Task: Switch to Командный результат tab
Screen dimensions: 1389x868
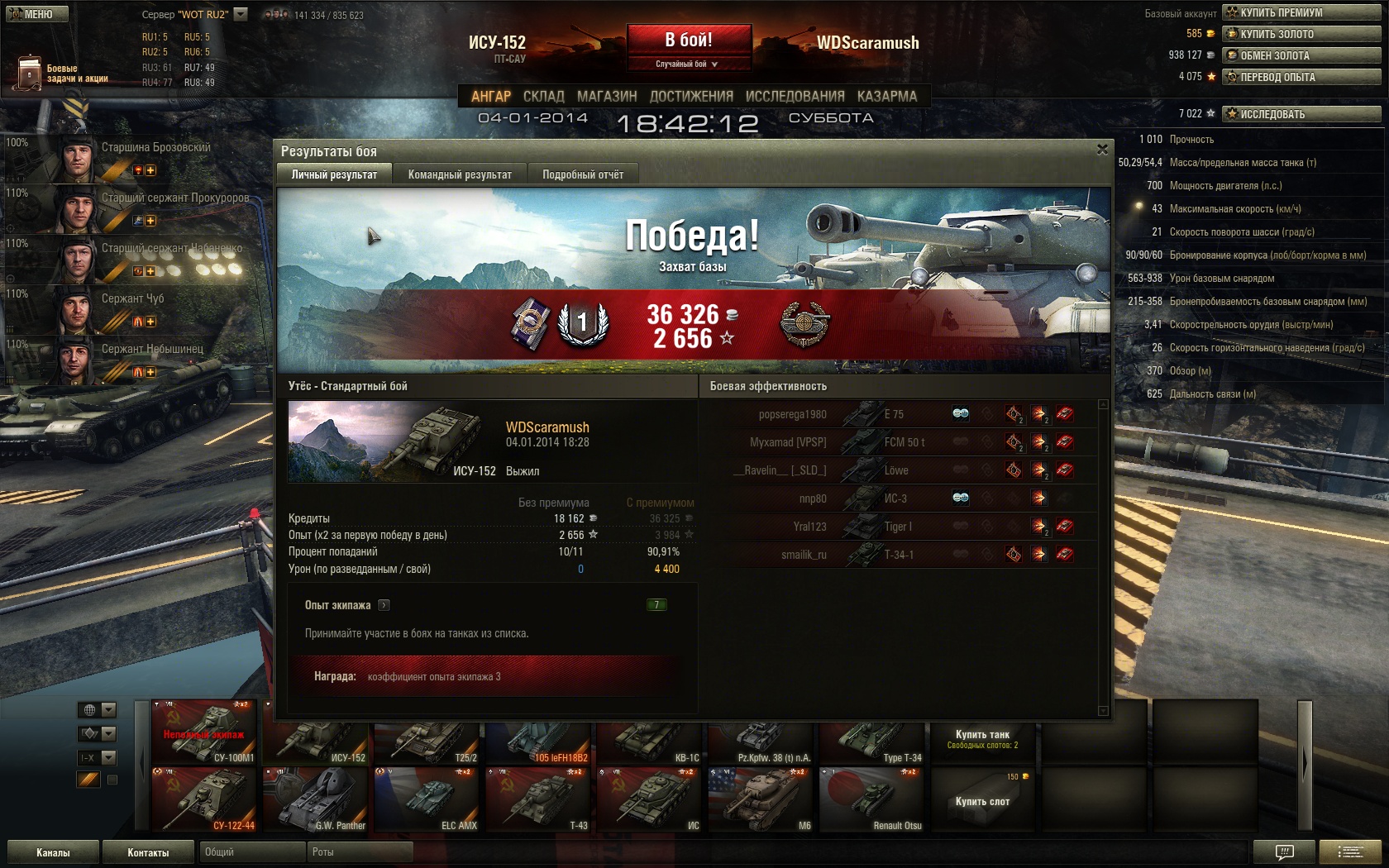Action: 460,174
